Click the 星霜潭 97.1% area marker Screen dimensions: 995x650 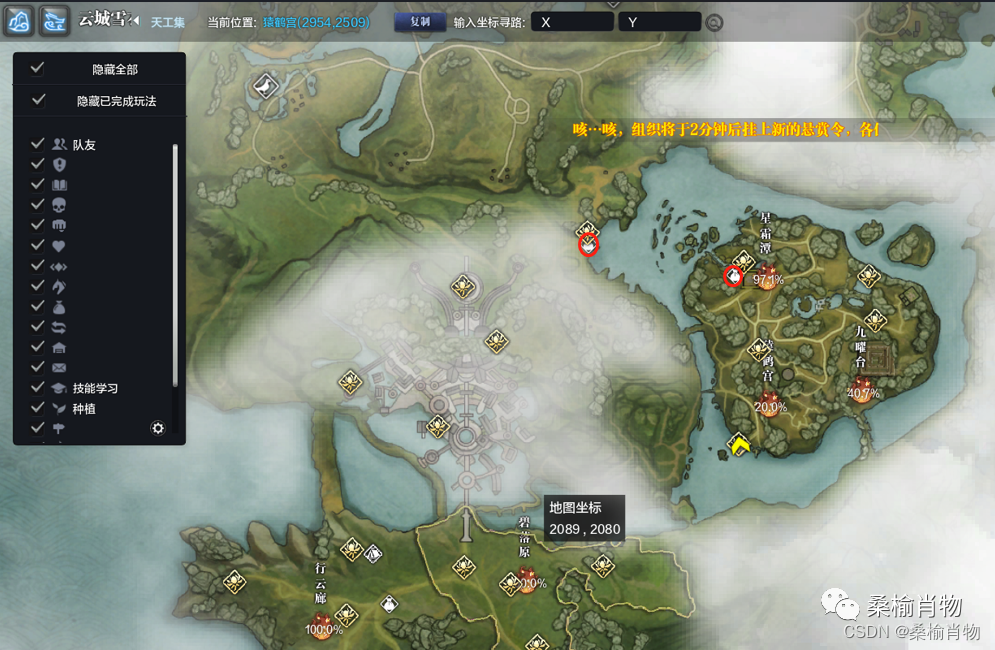pyautogui.click(x=767, y=273)
